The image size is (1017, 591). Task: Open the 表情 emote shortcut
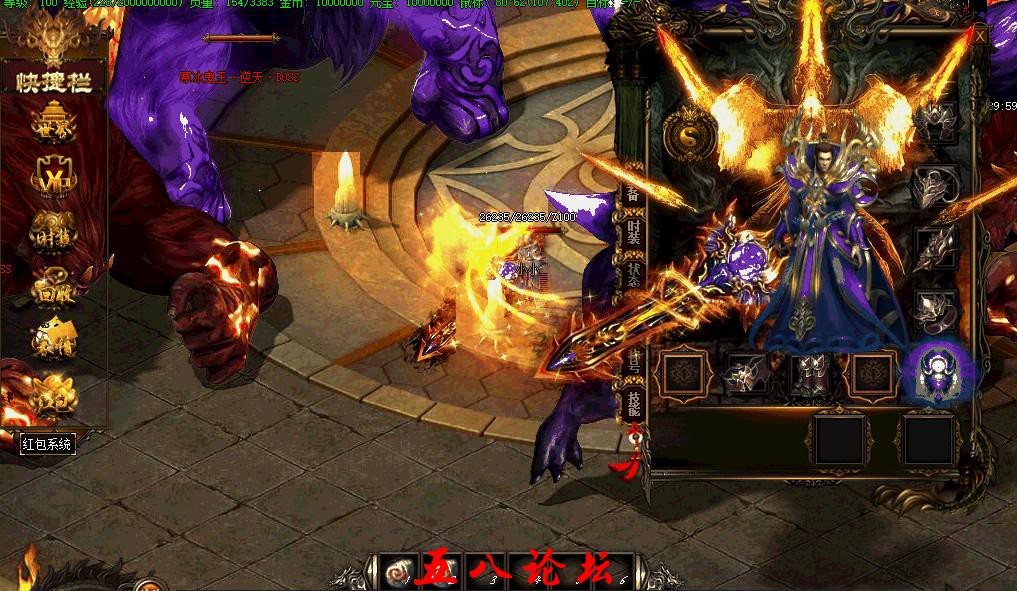(x=53, y=338)
